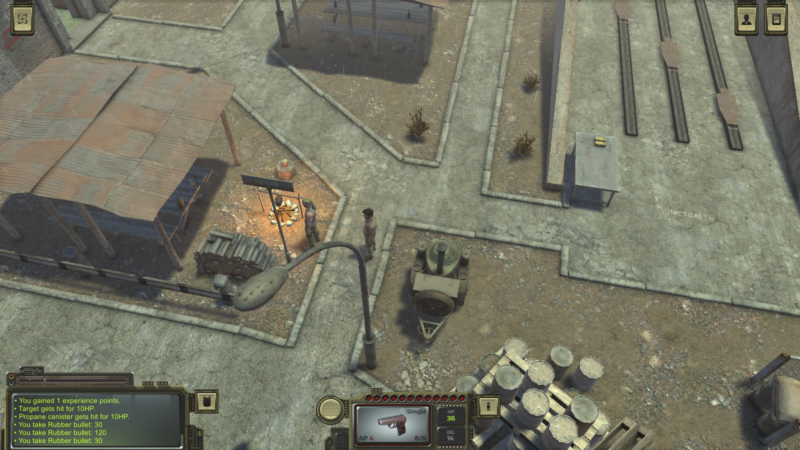The height and width of the screenshot is (450, 800).
Task: Open the character sheet portrait button
Action: pyautogui.click(x=746, y=19)
